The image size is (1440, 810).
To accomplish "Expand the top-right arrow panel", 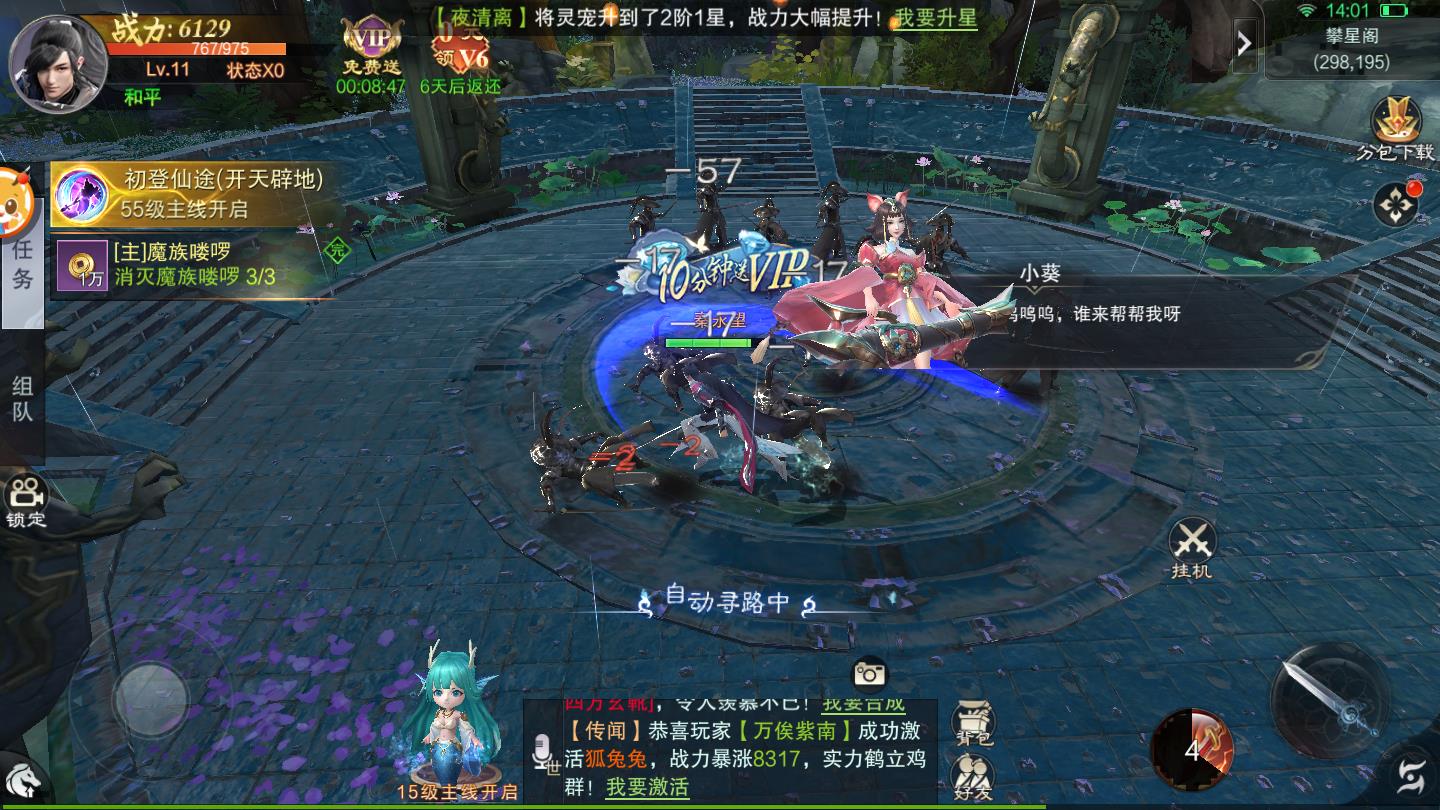I will (x=1245, y=44).
